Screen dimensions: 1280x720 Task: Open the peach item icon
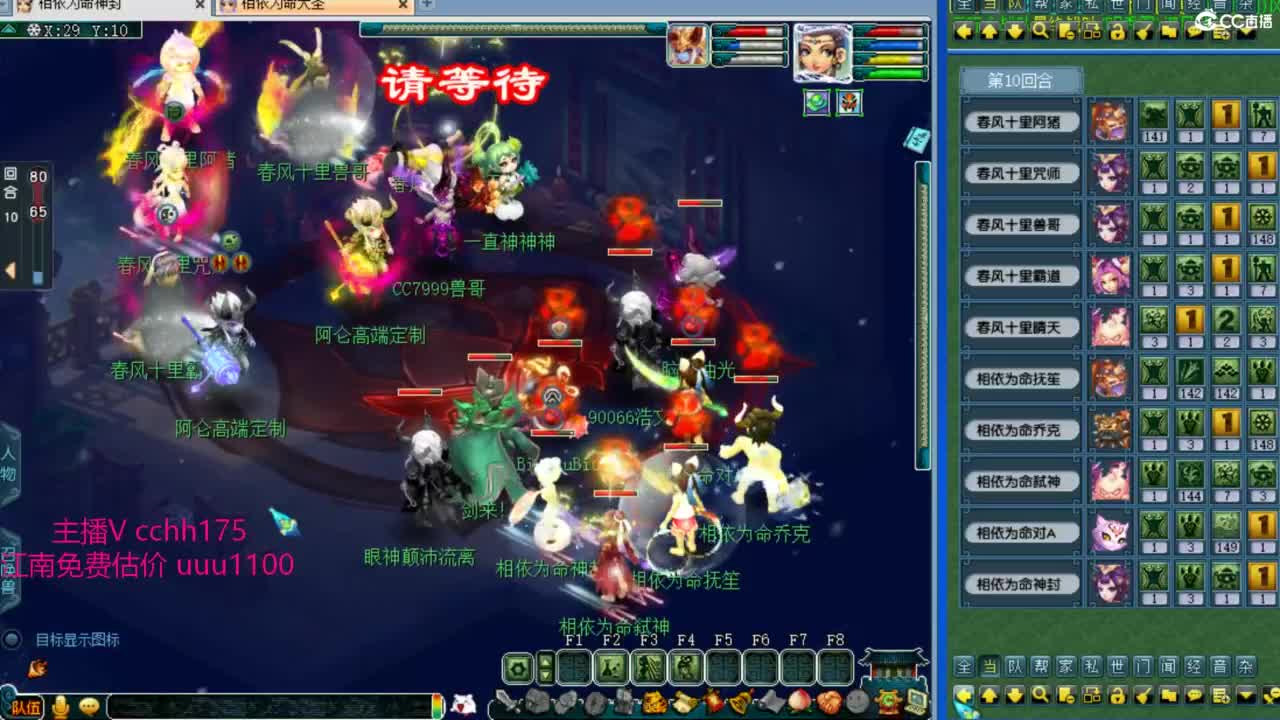tap(799, 701)
